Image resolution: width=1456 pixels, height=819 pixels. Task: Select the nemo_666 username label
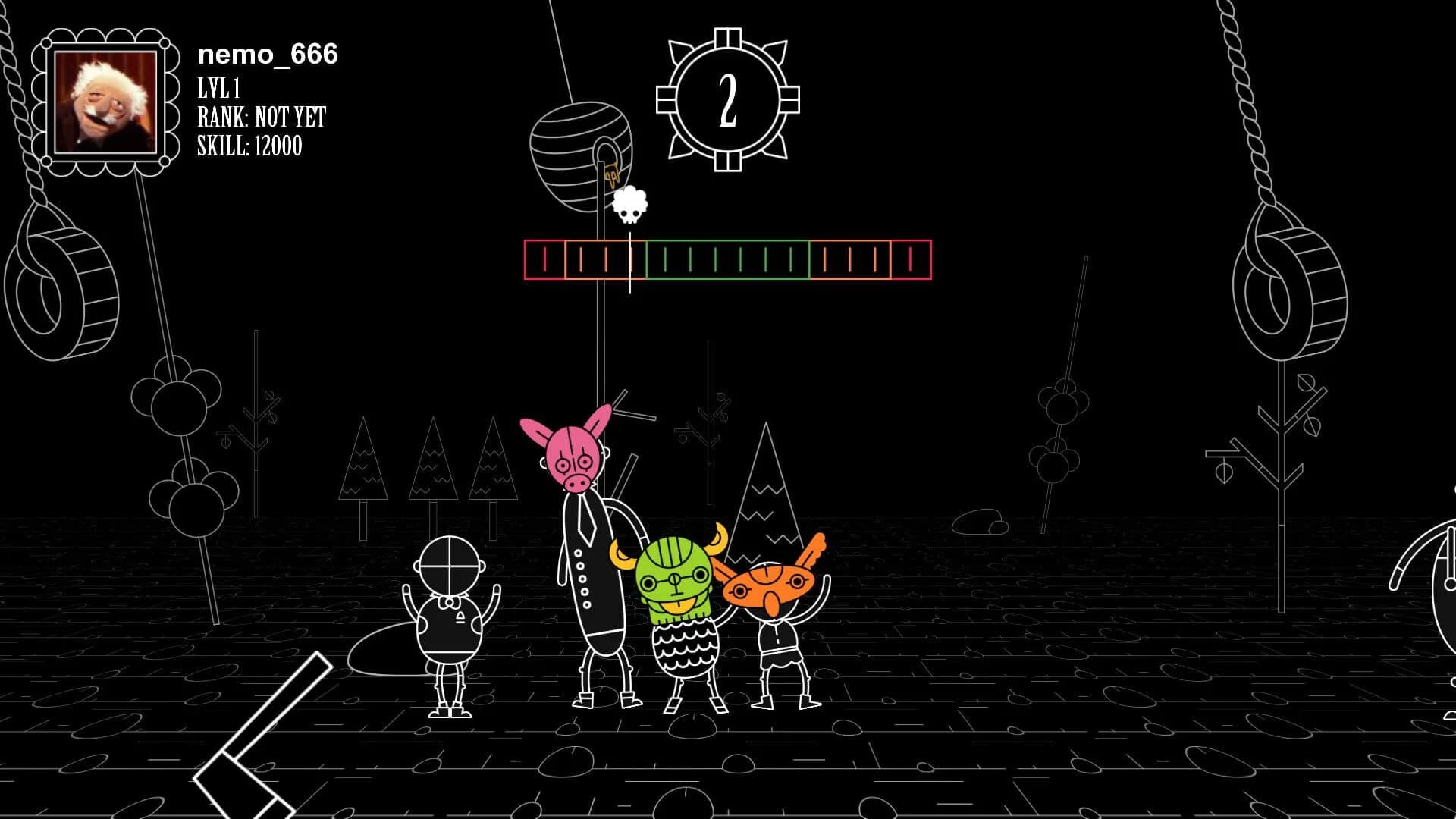(x=267, y=55)
